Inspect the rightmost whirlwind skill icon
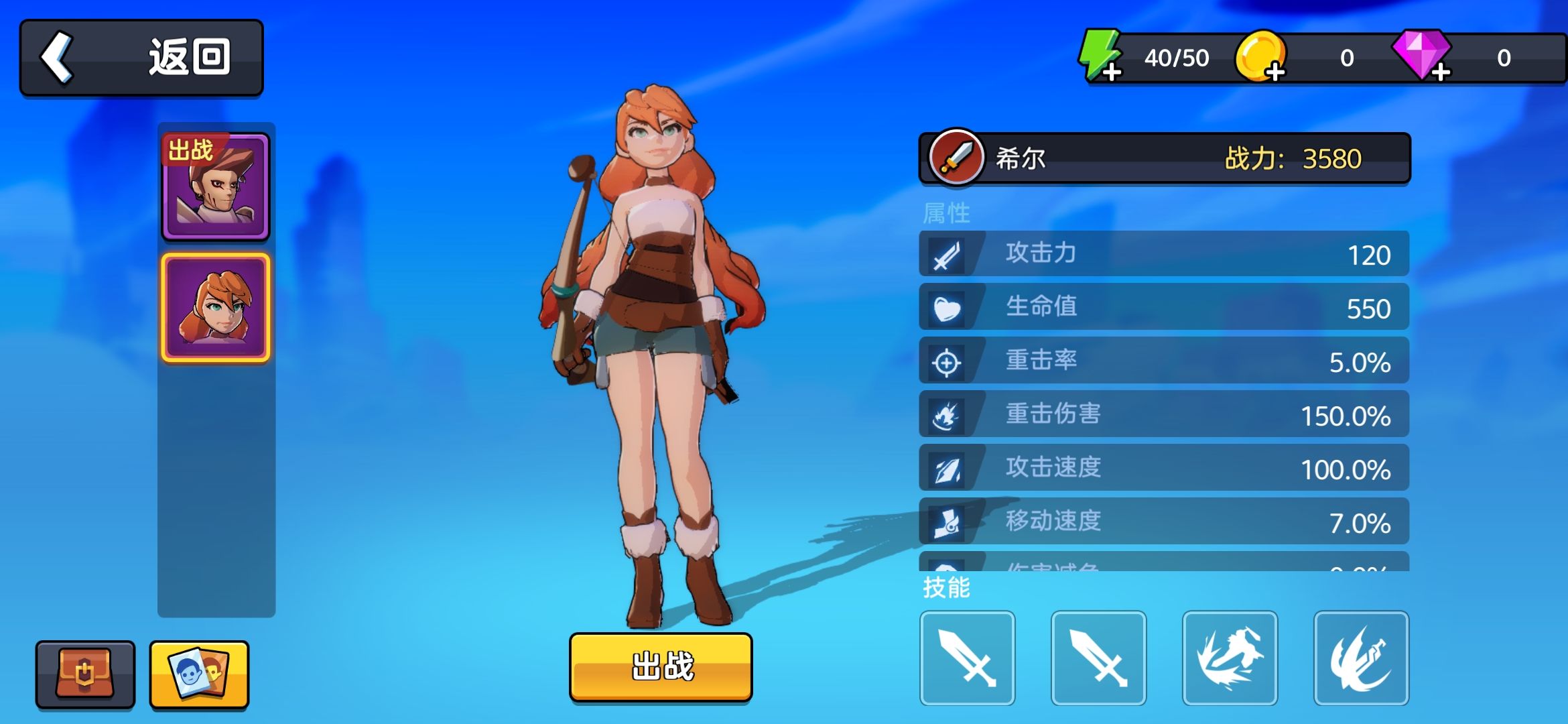1568x724 pixels. click(x=1360, y=659)
